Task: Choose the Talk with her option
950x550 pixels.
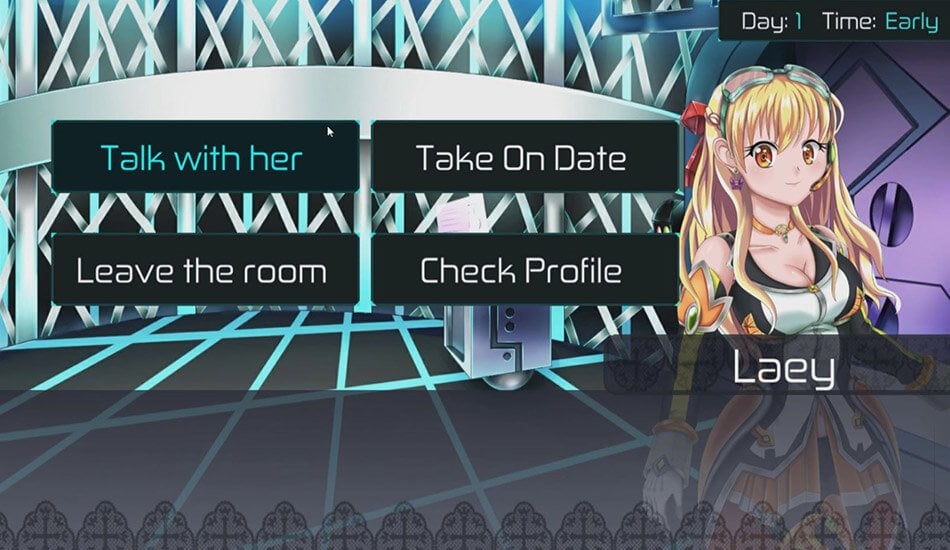Action: 204,157
